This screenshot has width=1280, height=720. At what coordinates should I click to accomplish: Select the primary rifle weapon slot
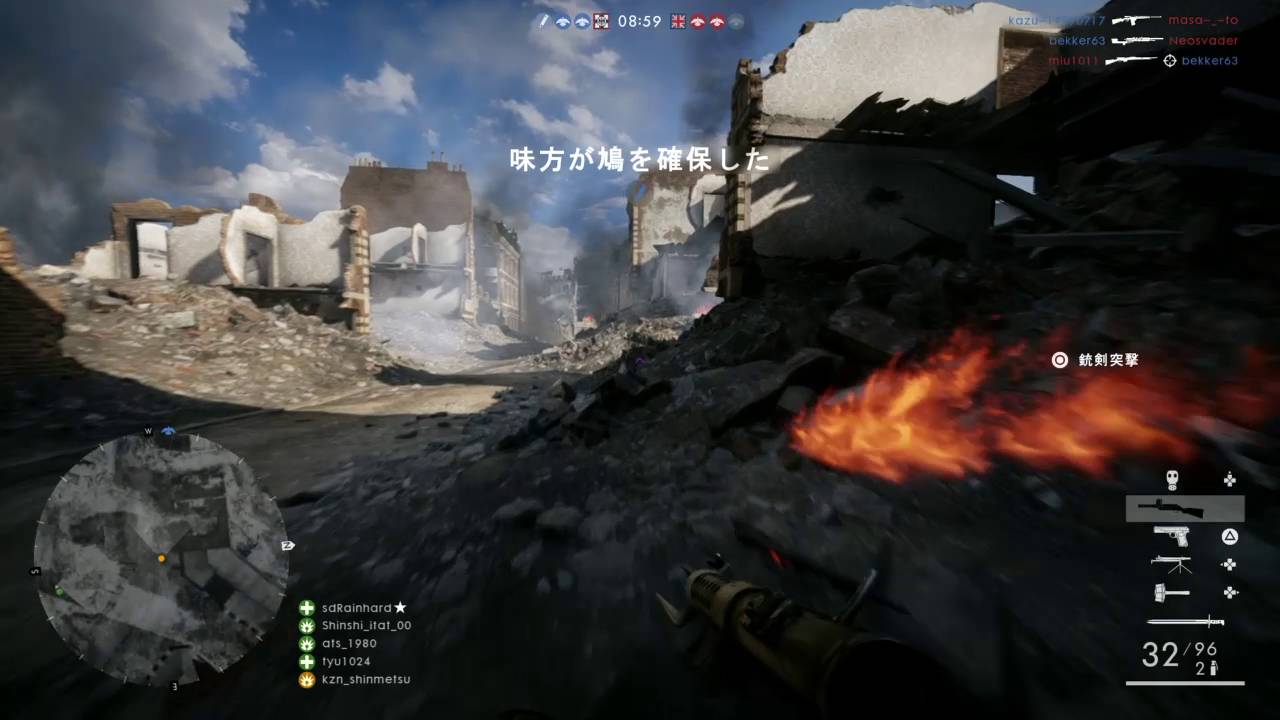pyautogui.click(x=1170, y=508)
